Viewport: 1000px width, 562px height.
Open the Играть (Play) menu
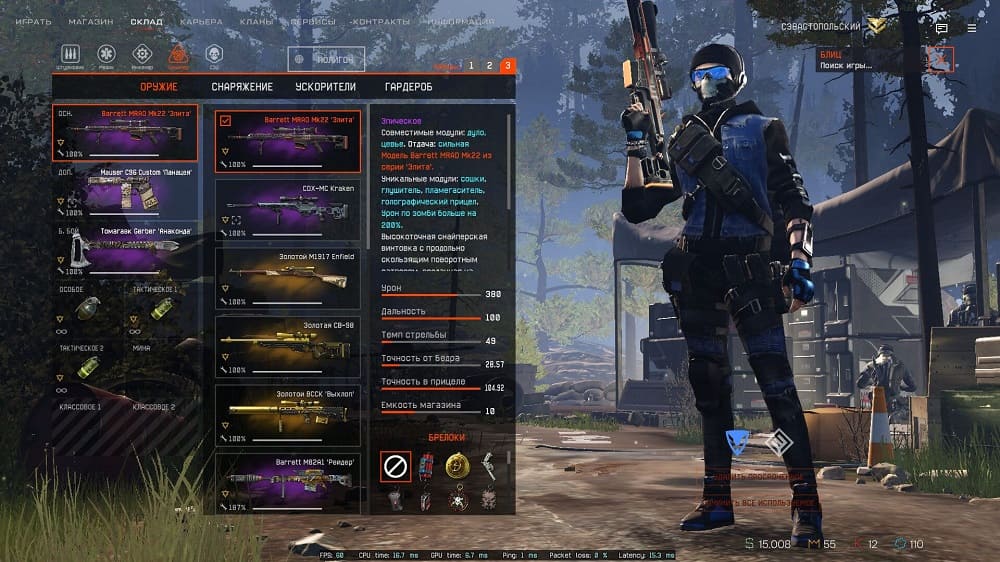pos(33,20)
